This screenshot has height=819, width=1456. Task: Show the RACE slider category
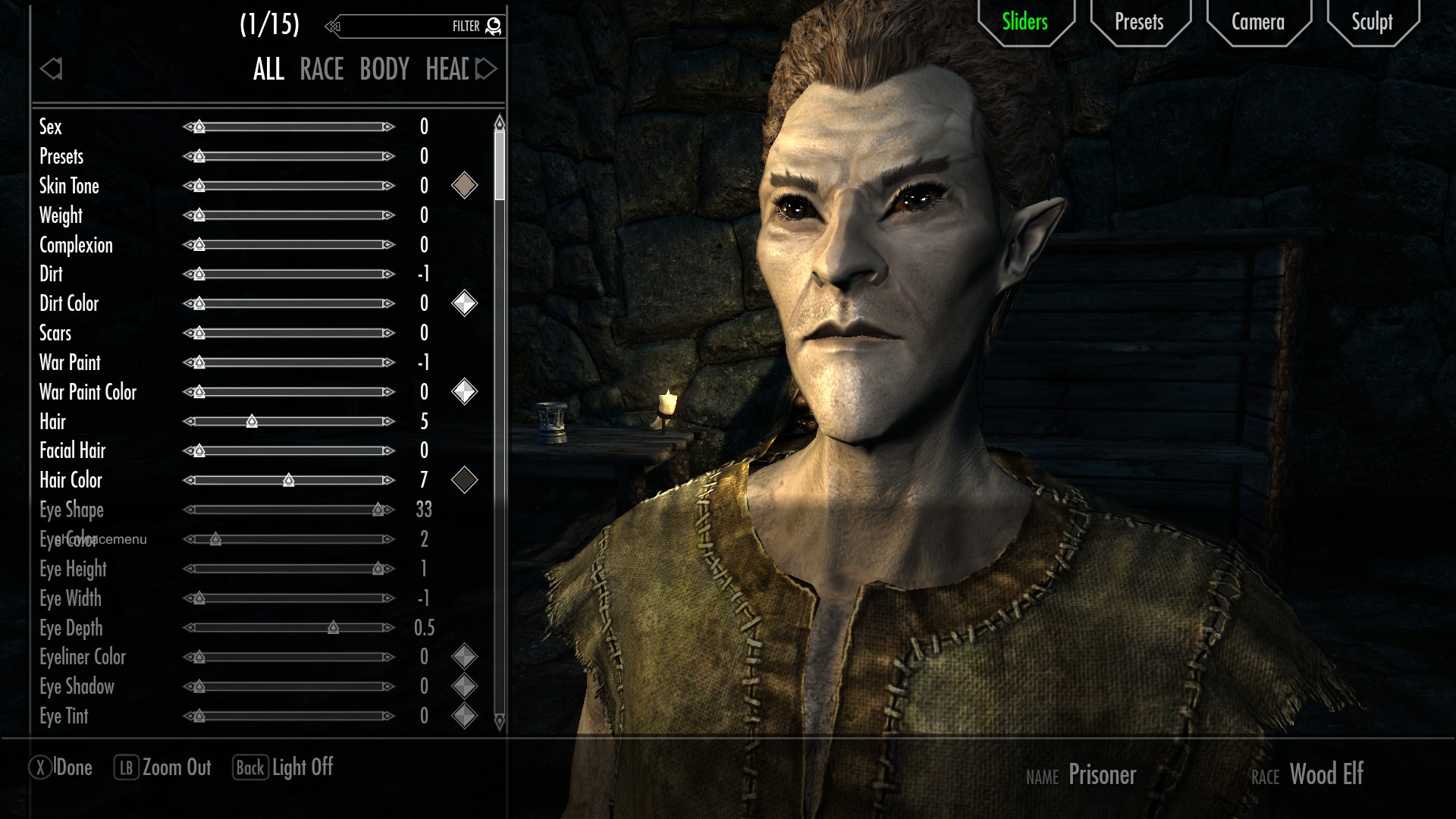[322, 70]
